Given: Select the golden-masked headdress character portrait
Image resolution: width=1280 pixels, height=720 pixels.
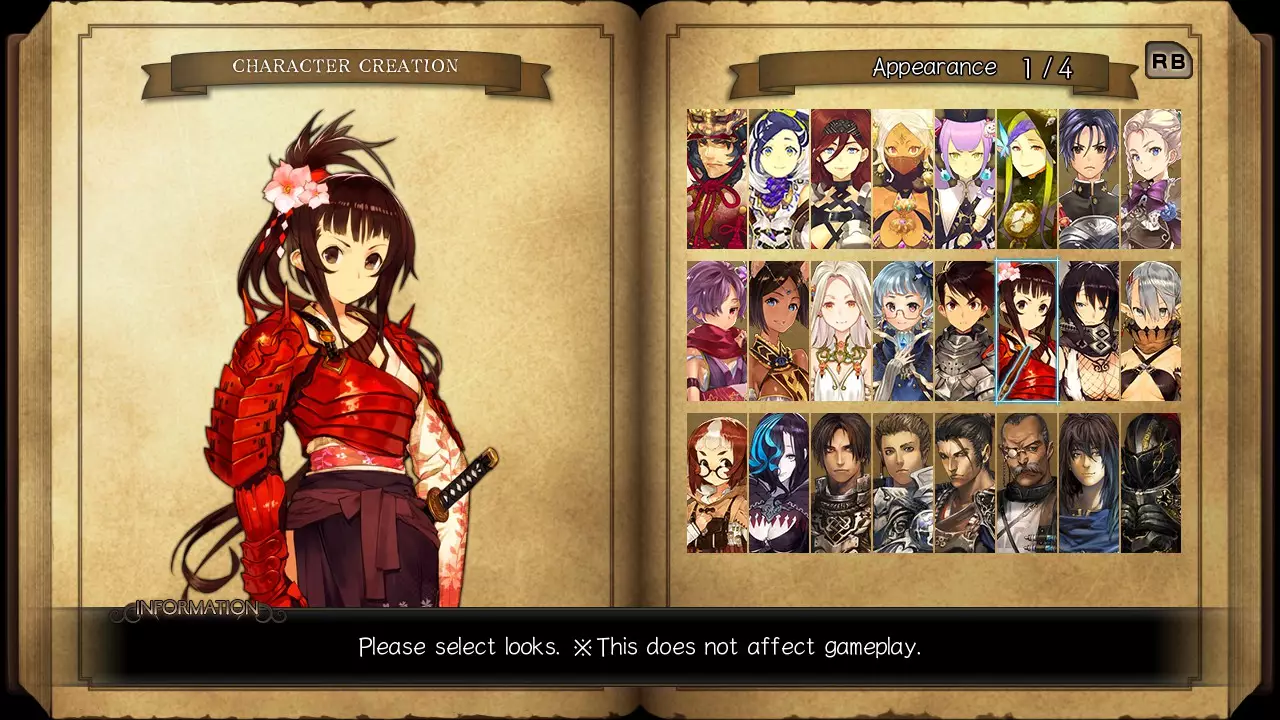Looking at the screenshot, I should 716,178.
